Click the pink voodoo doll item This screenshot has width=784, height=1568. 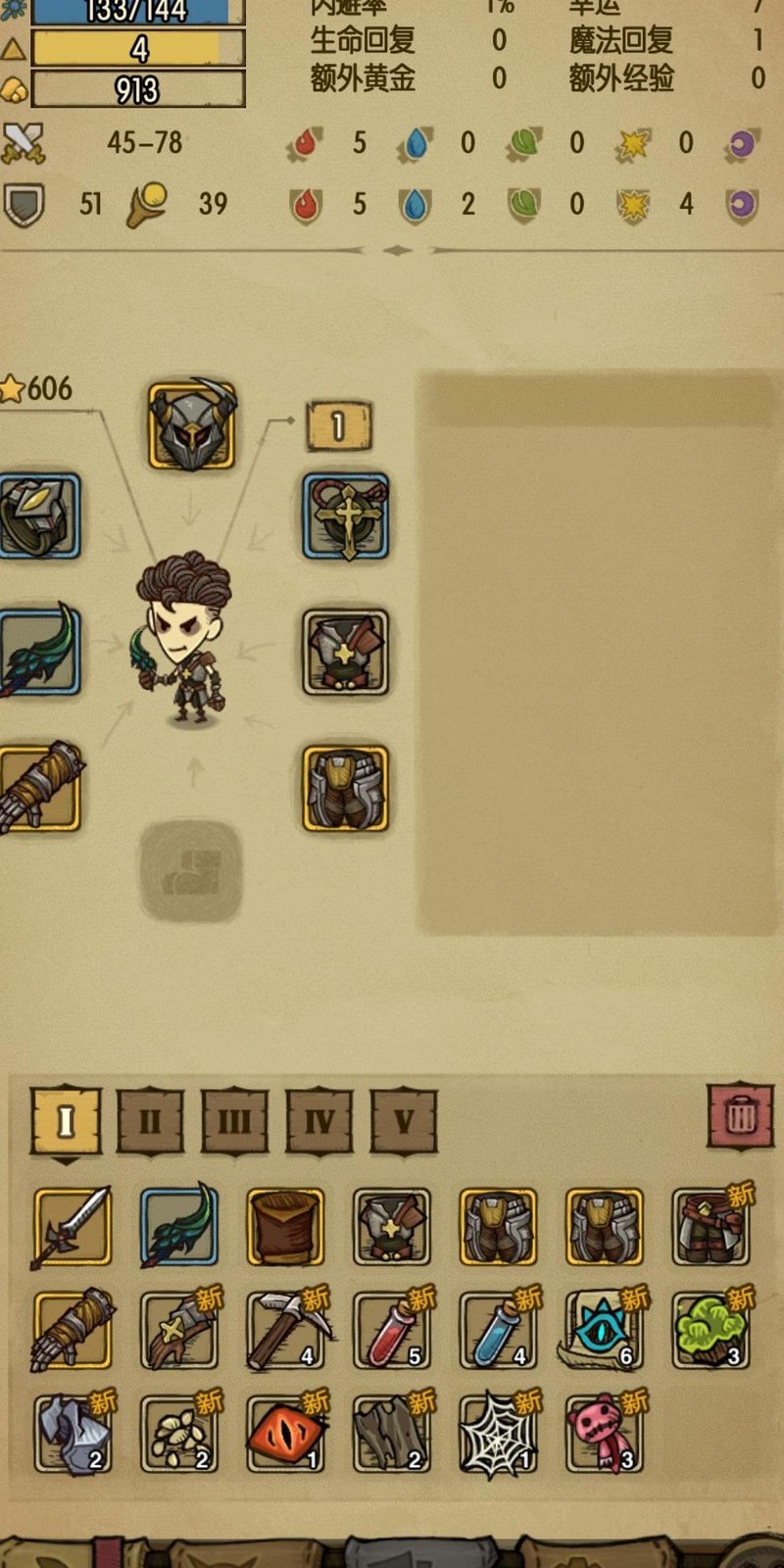pos(604,1435)
